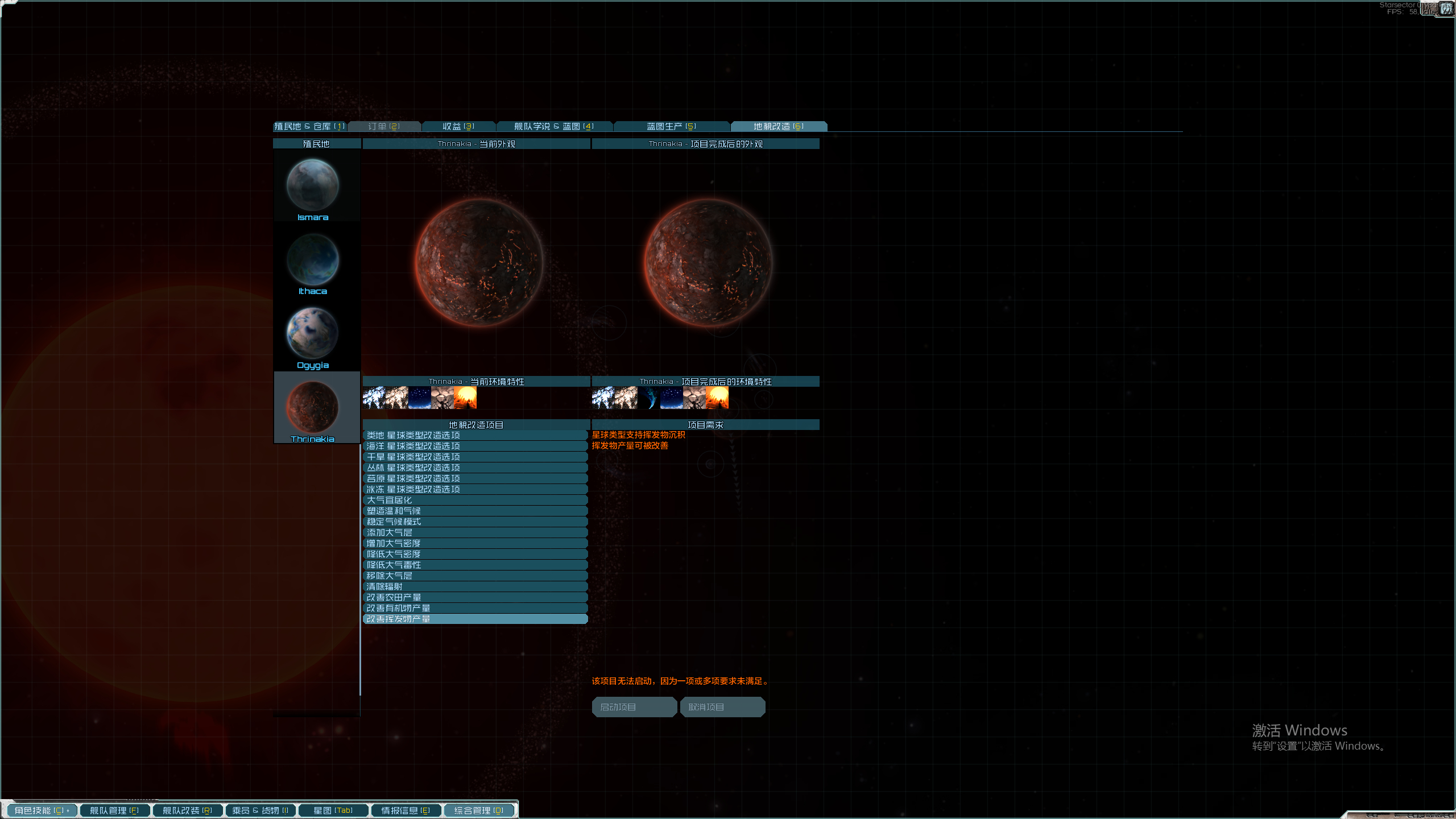Click the 启动项目 button

[x=634, y=707]
